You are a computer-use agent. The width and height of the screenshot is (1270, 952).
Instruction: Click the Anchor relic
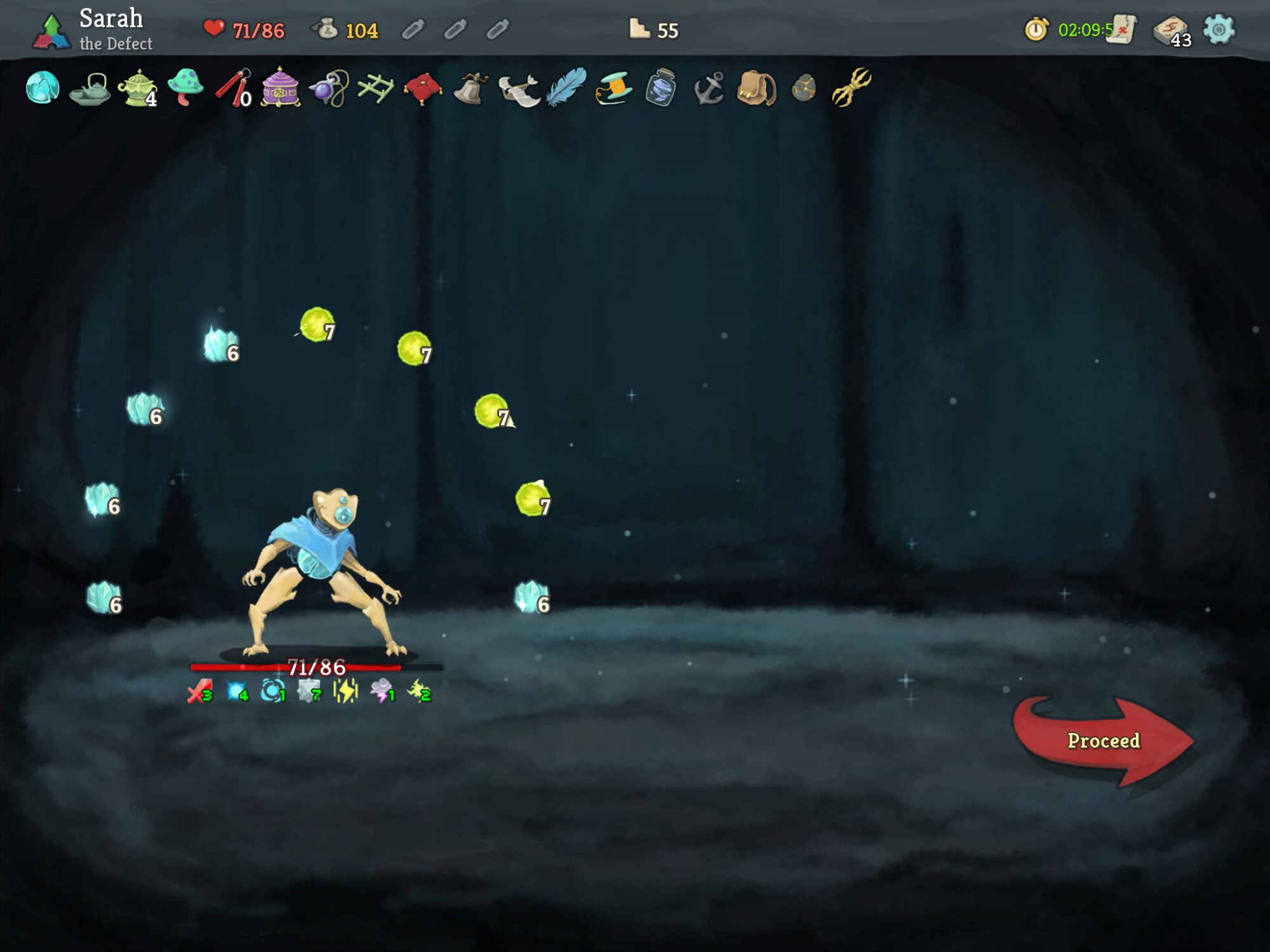point(709,88)
